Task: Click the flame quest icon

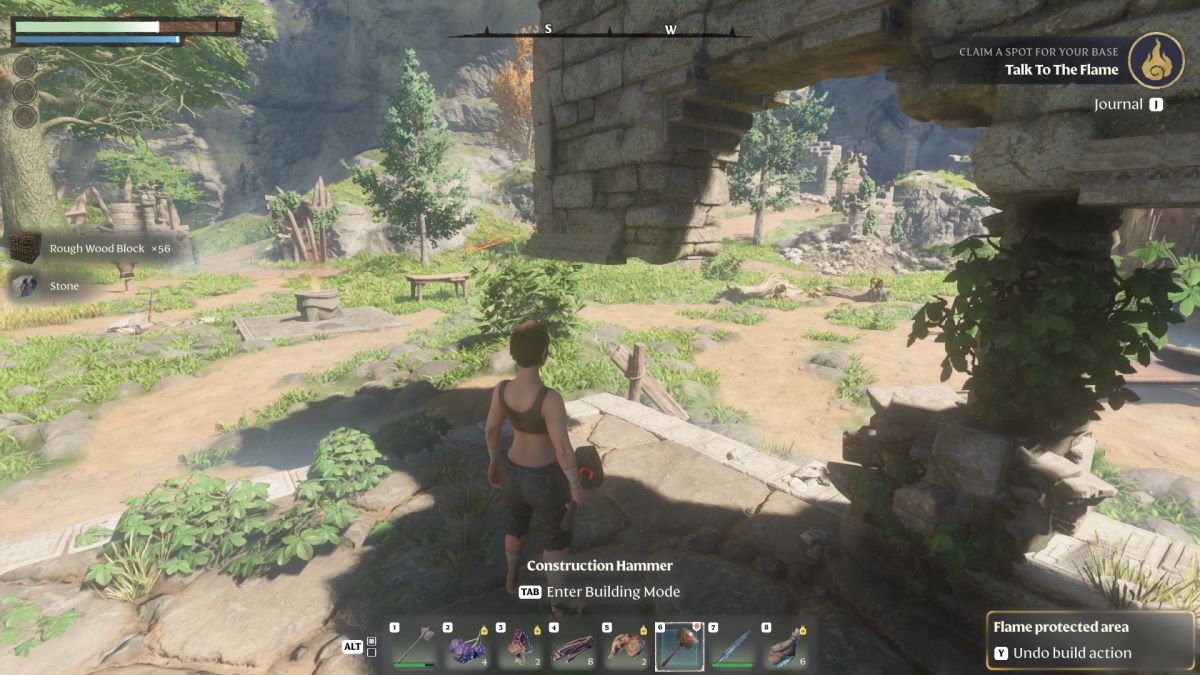Action: [x=1156, y=60]
